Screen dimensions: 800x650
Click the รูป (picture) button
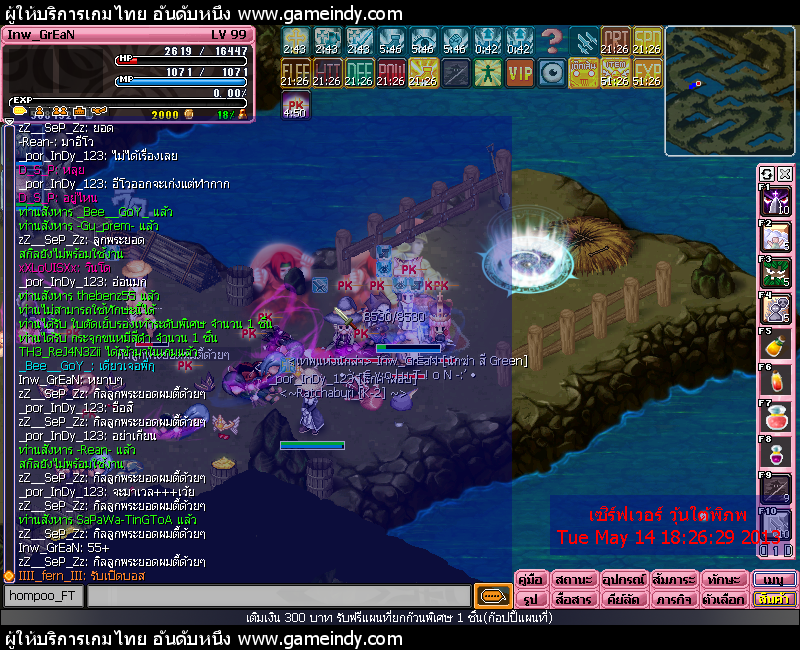point(530,600)
